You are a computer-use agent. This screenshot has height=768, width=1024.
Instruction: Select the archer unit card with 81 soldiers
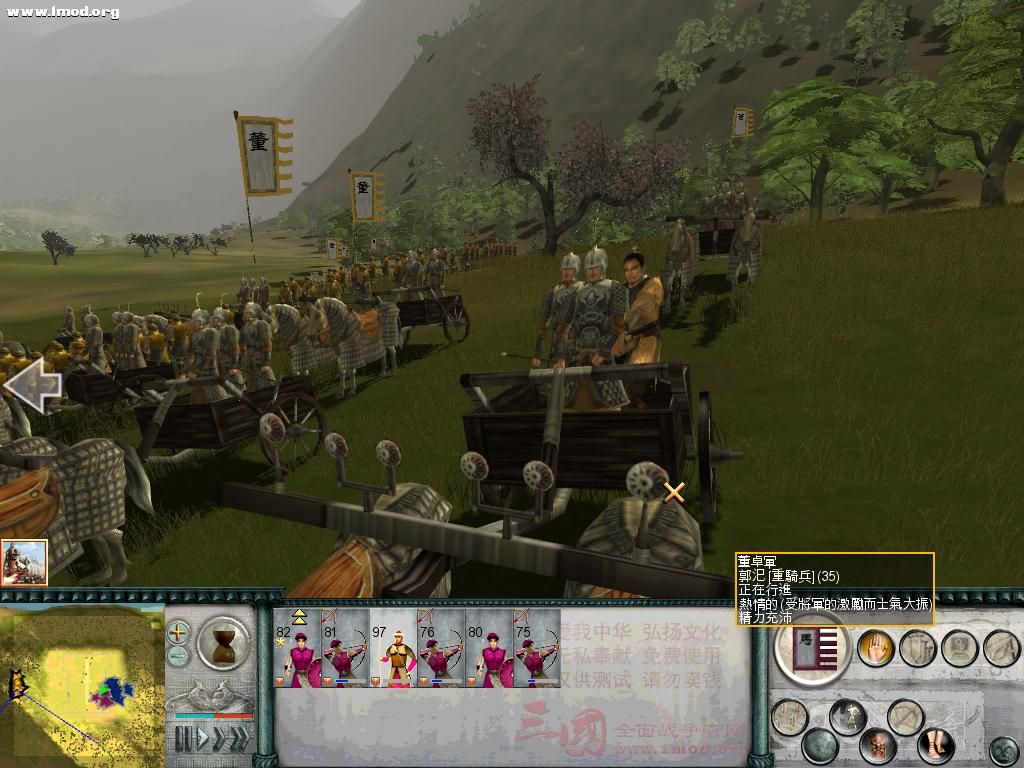(x=345, y=648)
